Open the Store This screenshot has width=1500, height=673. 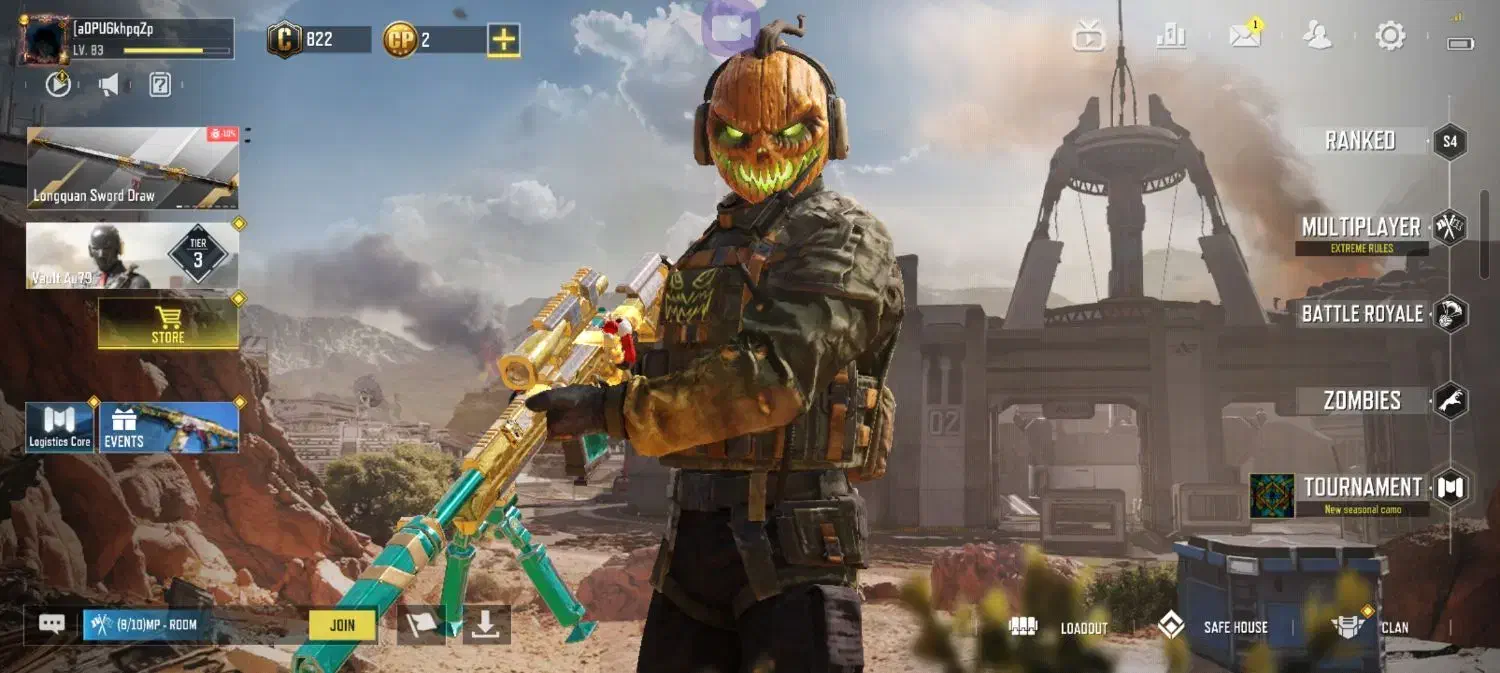pyautogui.click(x=168, y=324)
